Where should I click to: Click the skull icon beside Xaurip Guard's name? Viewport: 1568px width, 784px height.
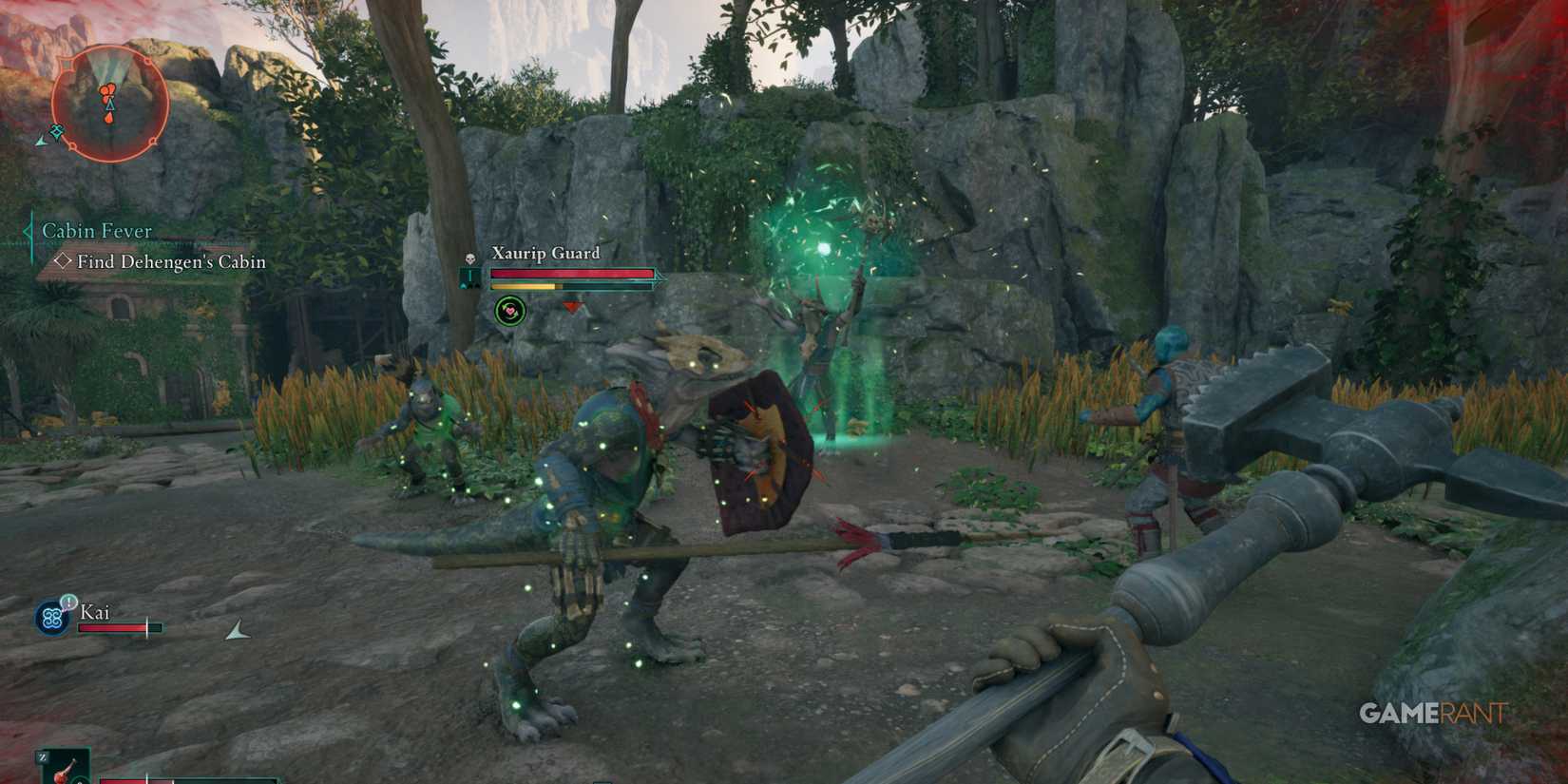tap(469, 257)
